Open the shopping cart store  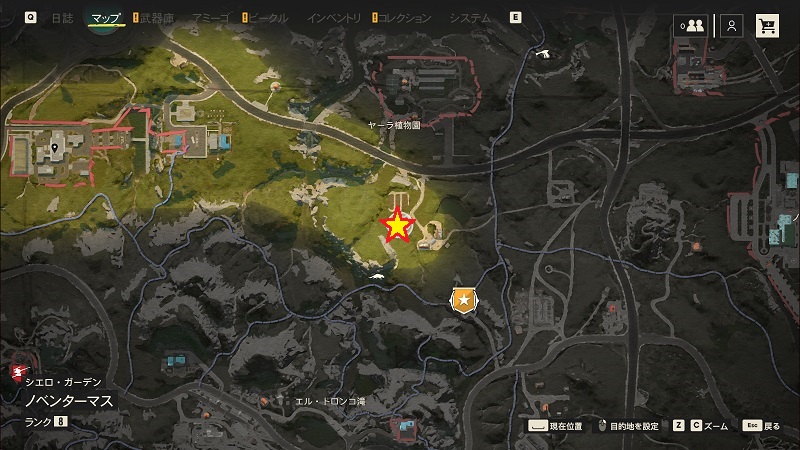coord(768,26)
